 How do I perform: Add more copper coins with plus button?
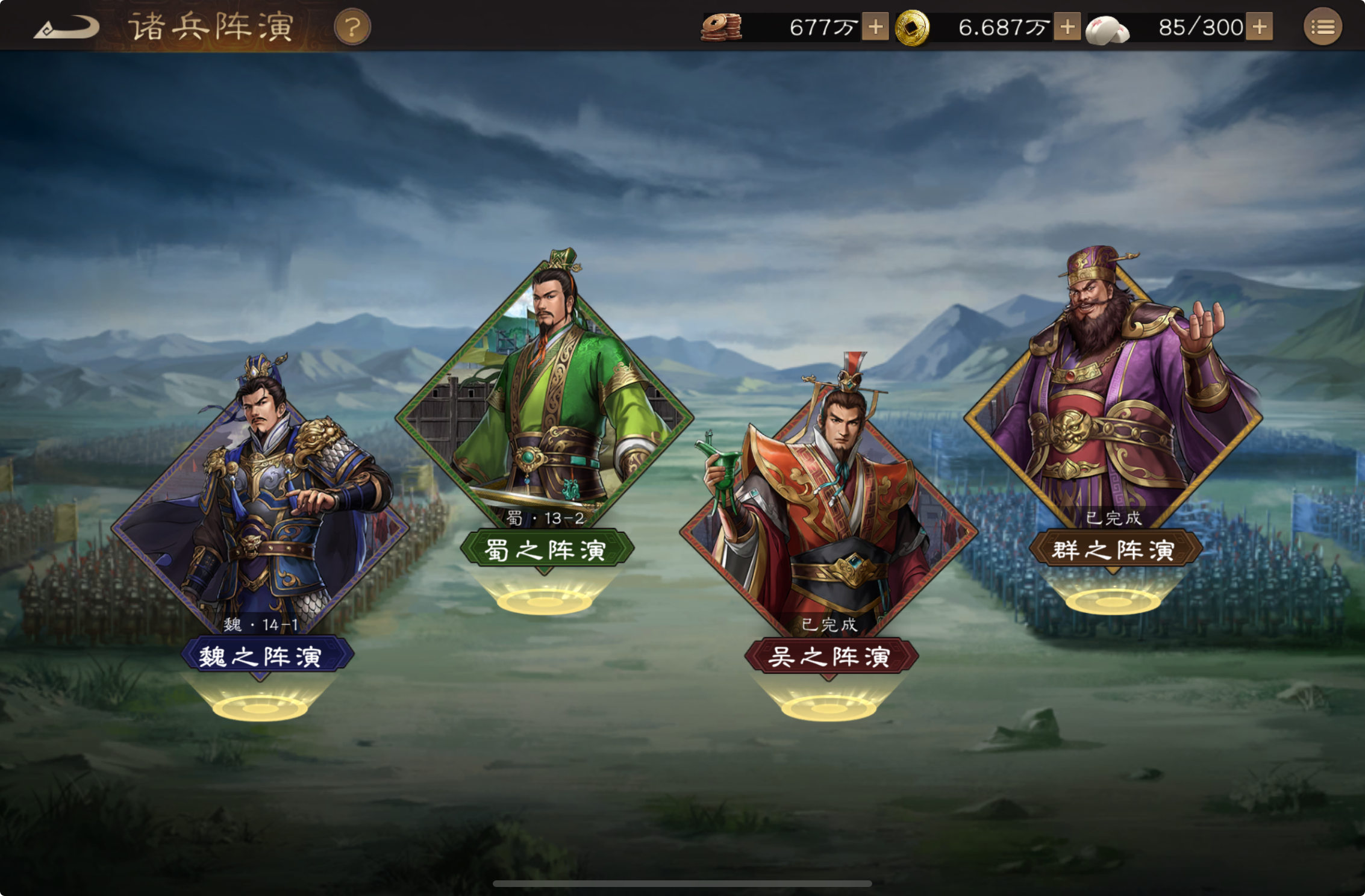(x=875, y=27)
